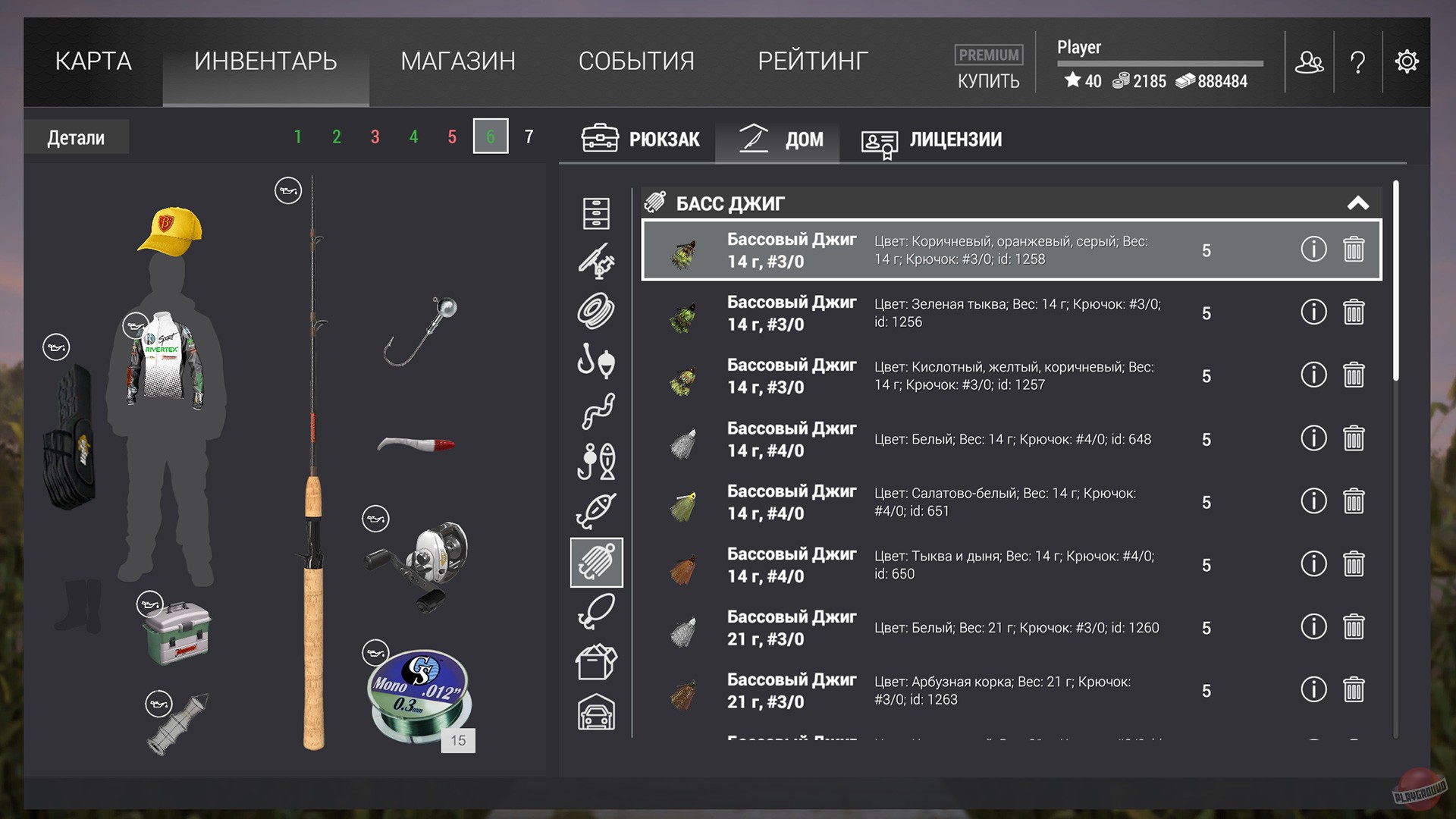This screenshot has height=819, width=1456.
Task: Open the garage category at the sidebar bottom
Action: (x=597, y=709)
